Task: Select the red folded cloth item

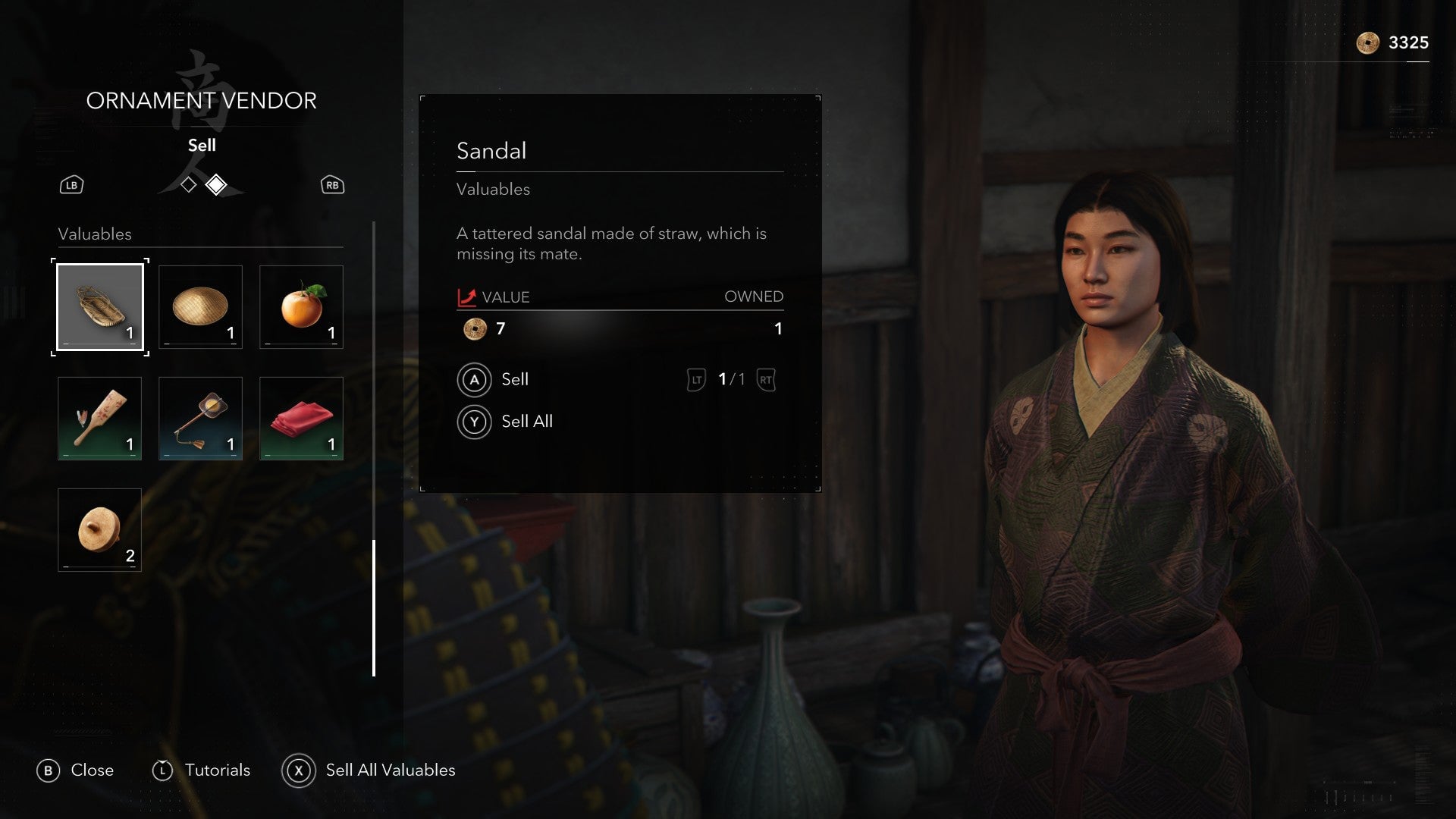Action: (x=300, y=418)
